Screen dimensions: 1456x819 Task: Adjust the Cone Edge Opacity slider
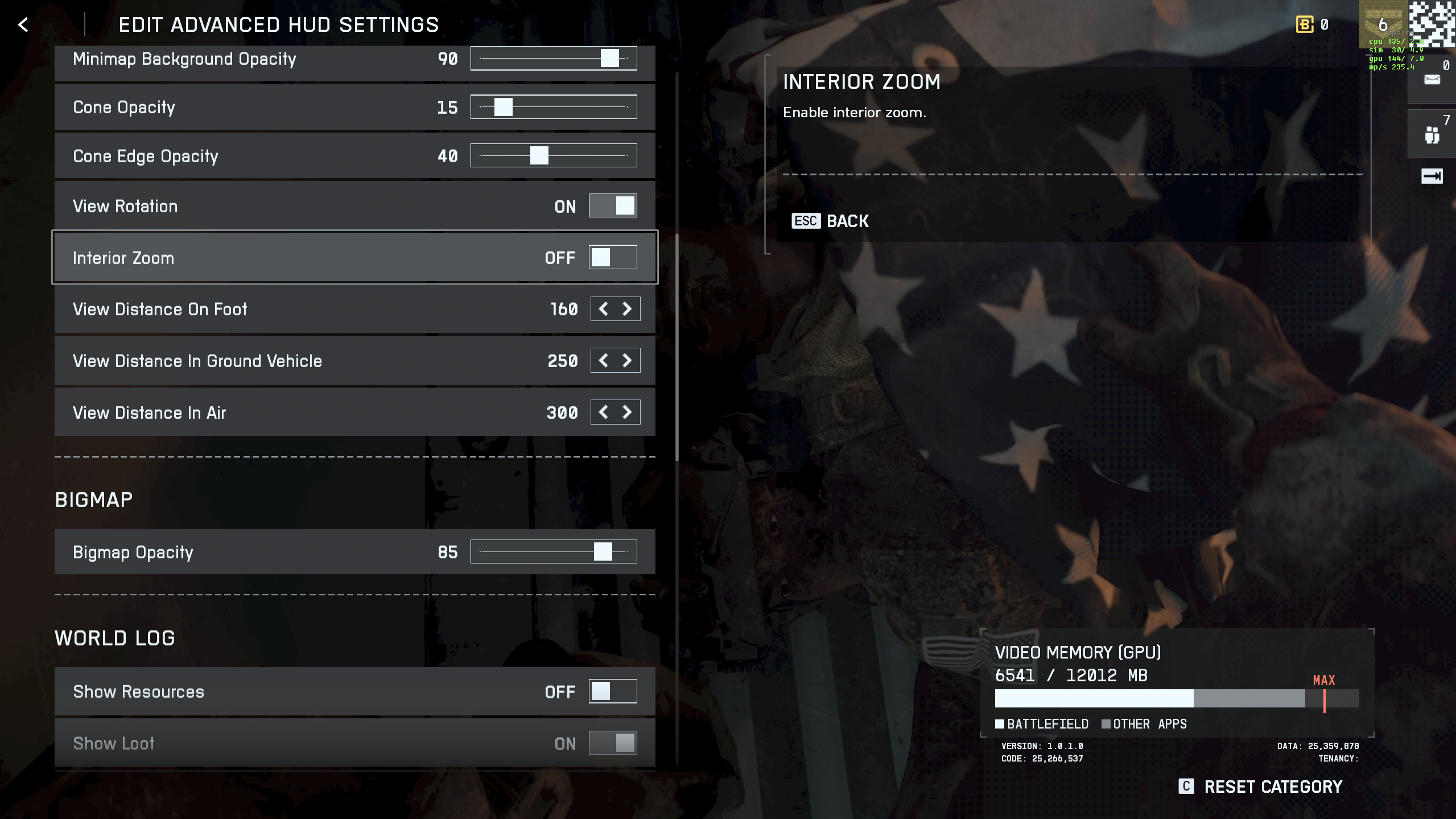[539, 155]
